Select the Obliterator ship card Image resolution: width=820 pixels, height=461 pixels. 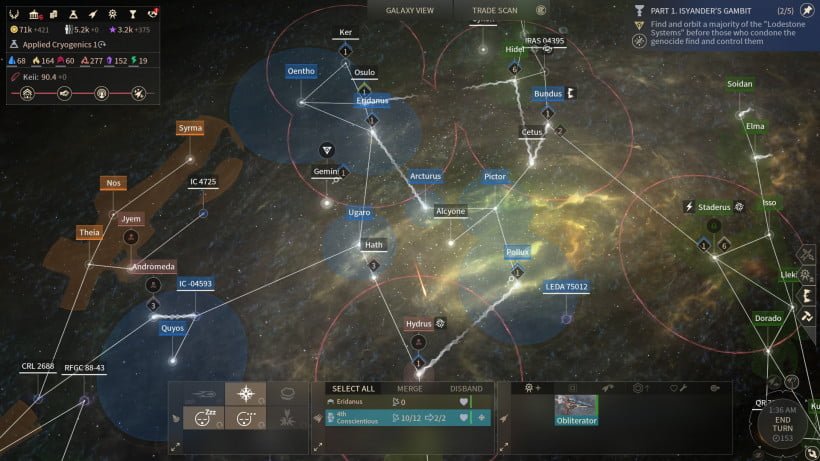[576, 410]
